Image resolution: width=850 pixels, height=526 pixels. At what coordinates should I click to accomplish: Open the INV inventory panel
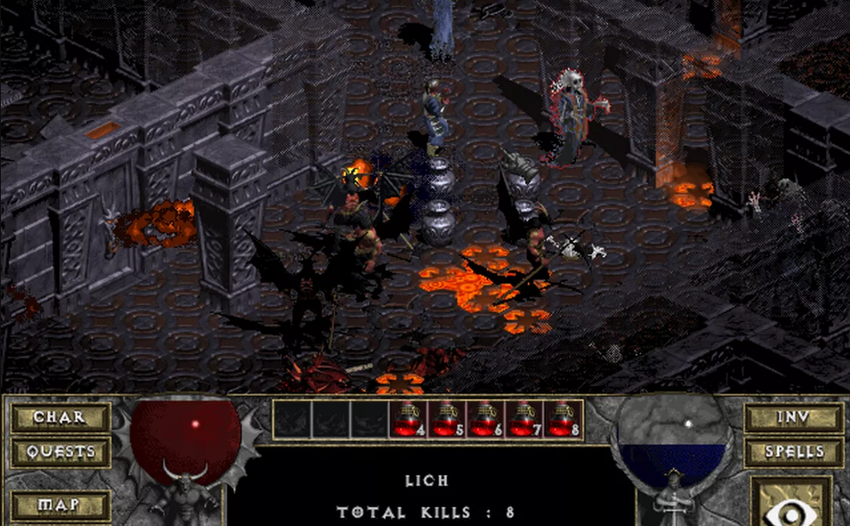(792, 417)
